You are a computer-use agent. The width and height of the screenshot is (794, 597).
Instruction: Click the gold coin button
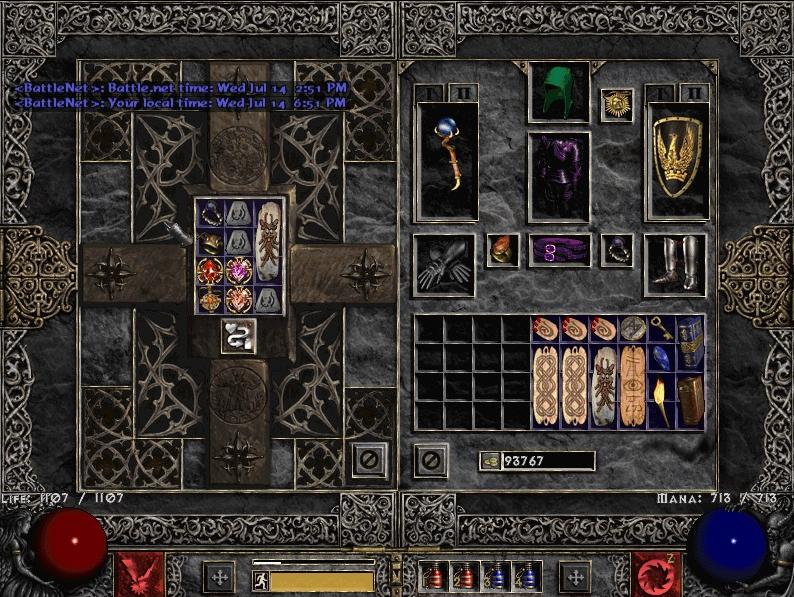pyautogui.click(x=490, y=461)
